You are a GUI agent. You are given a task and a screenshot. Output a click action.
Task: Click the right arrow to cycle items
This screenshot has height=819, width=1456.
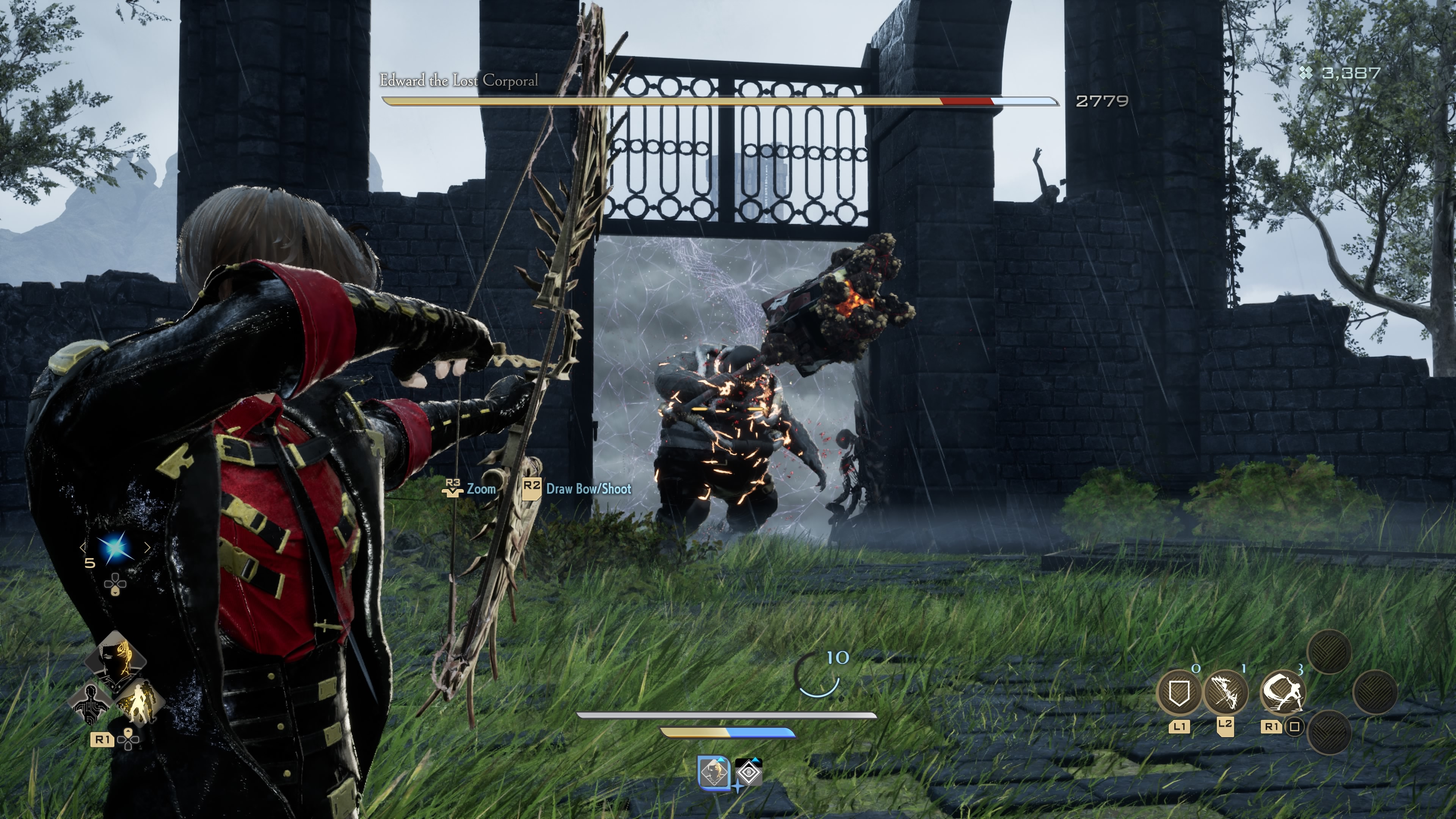147,548
